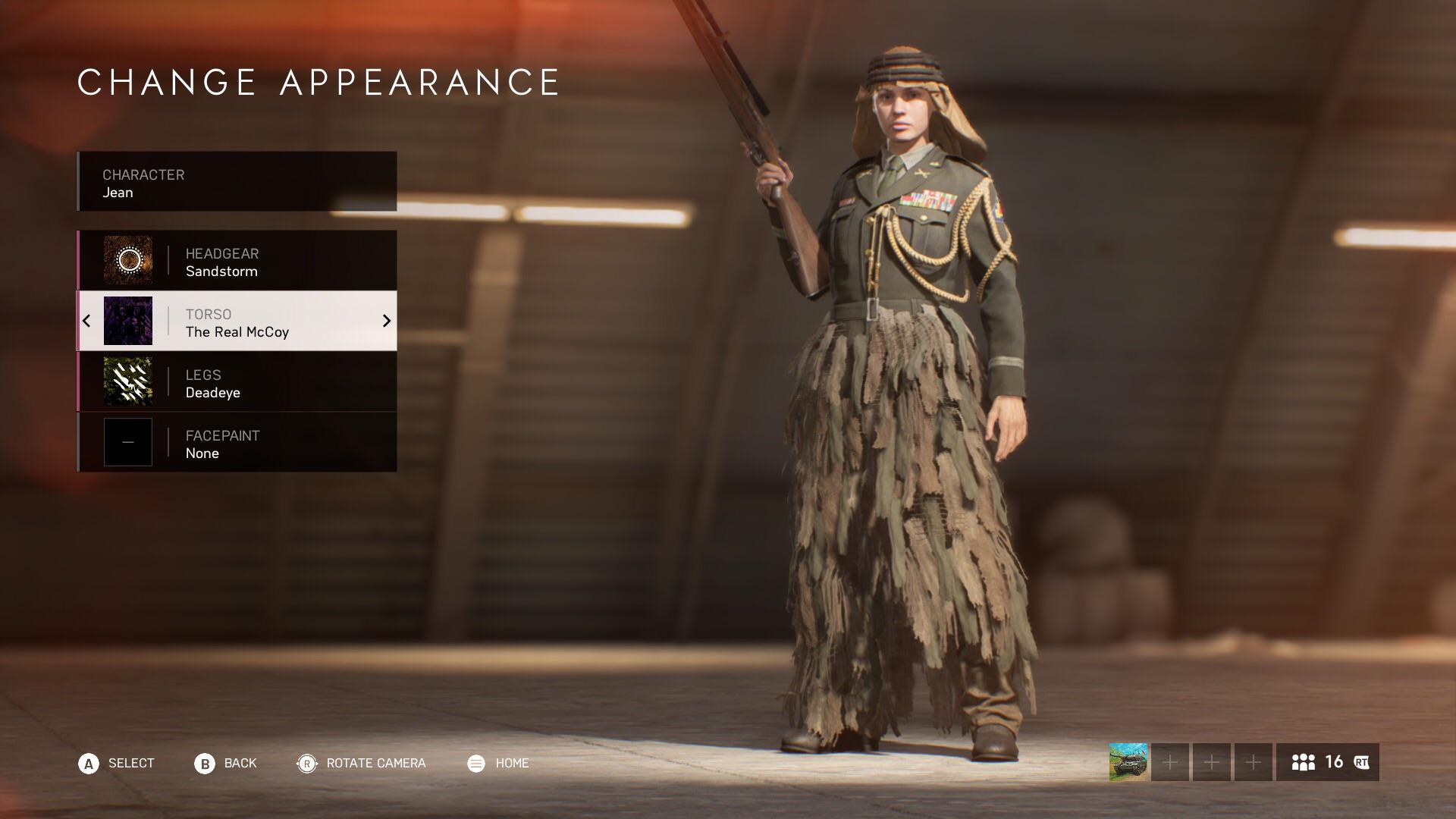Open the player list showing 16

coord(1327,762)
